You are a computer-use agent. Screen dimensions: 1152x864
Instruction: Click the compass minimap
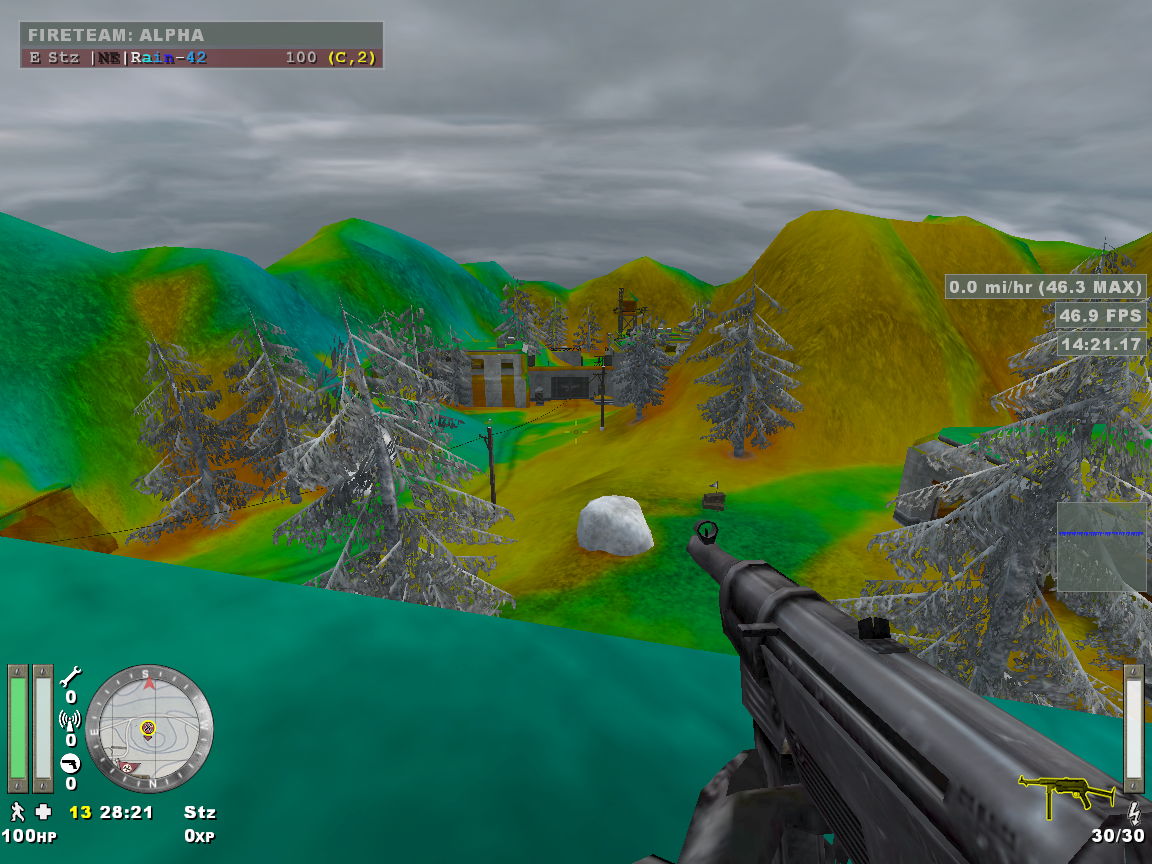[x=149, y=716]
